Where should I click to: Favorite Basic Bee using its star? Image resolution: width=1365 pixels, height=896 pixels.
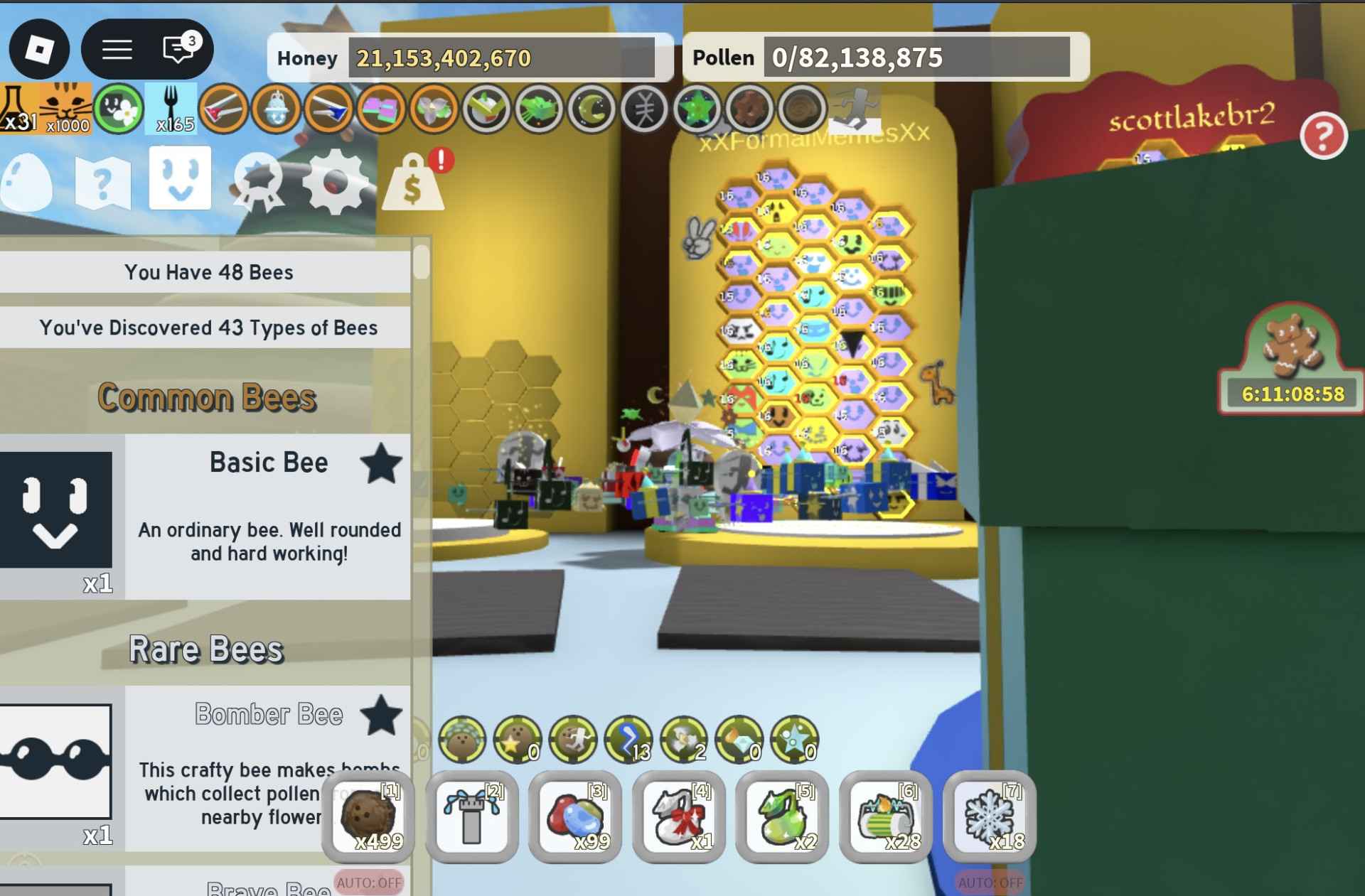(381, 464)
